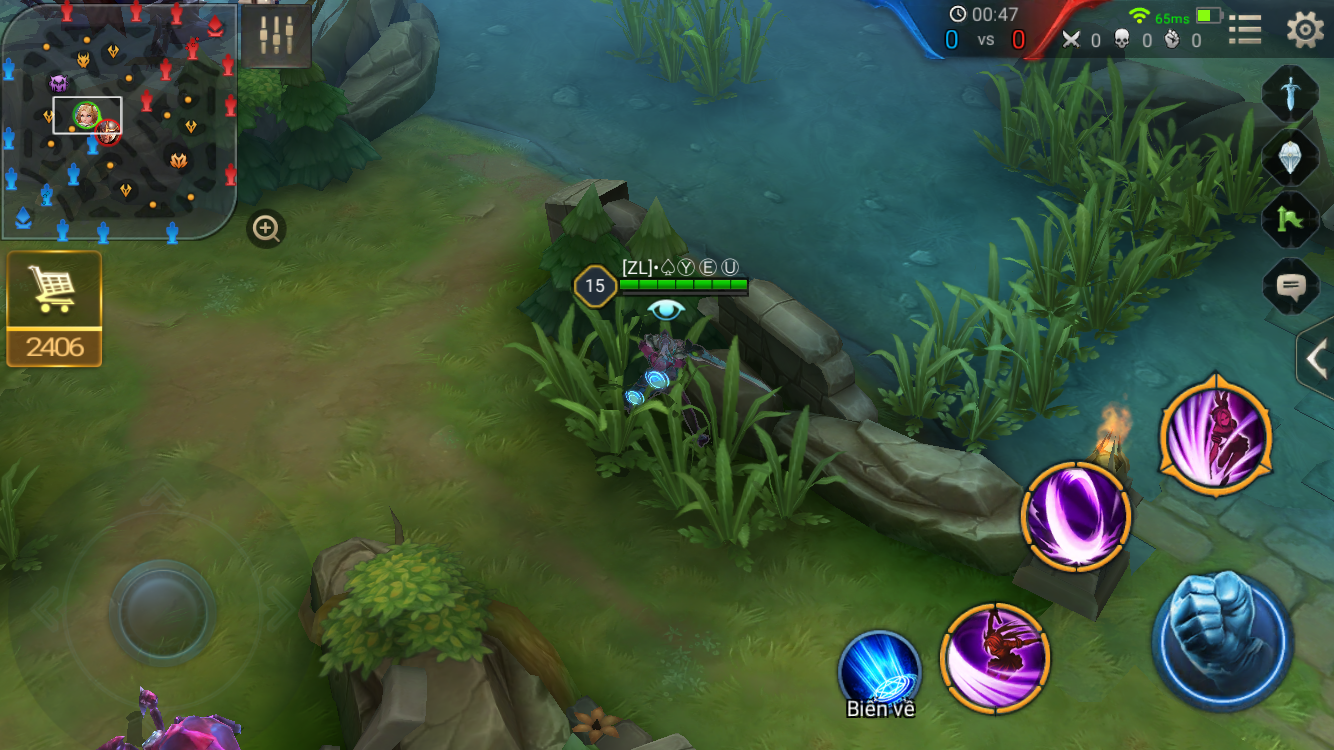Send the sword attack signal

tap(1290, 93)
